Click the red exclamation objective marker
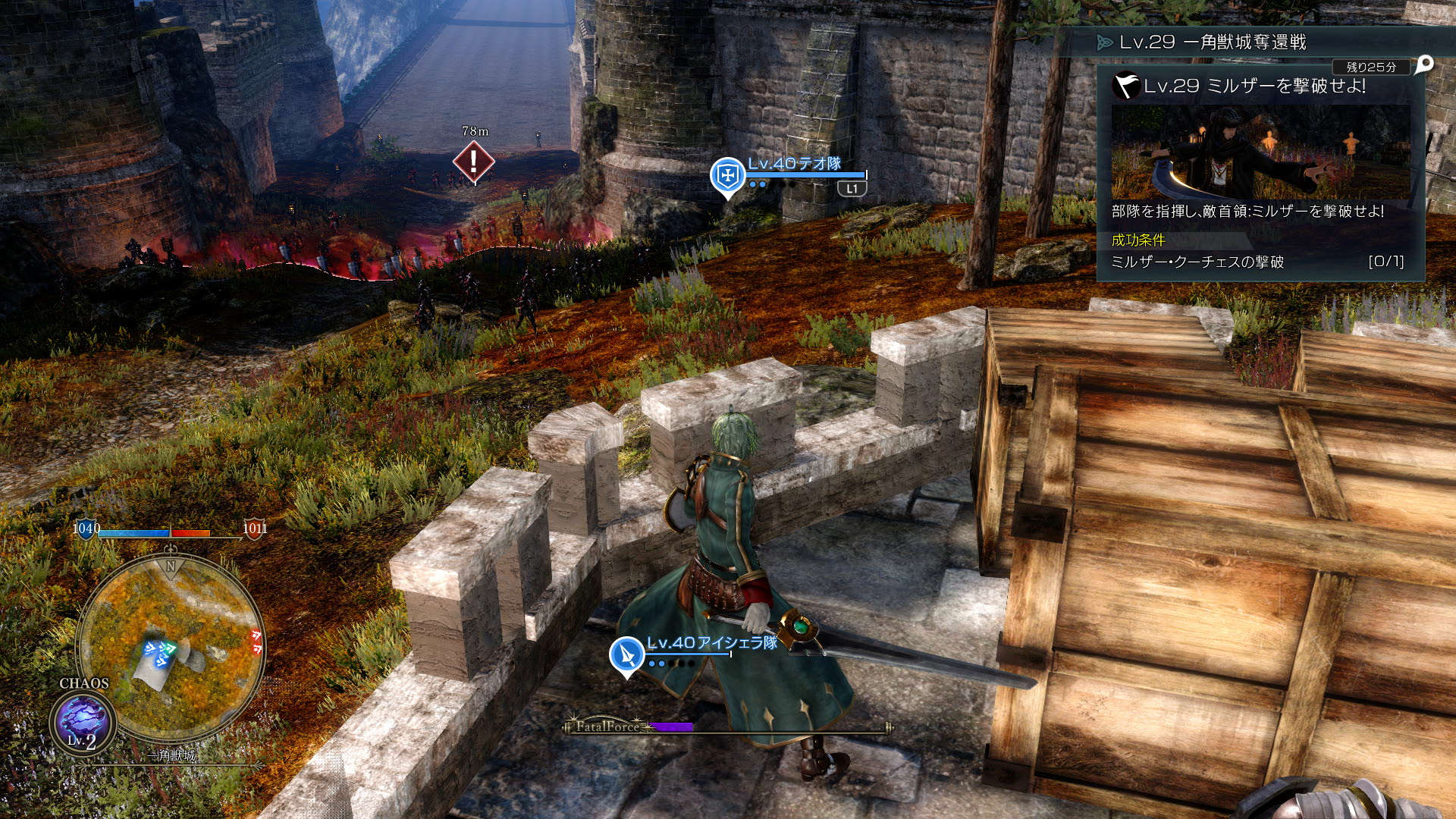The width and height of the screenshot is (1456, 819). [x=474, y=162]
